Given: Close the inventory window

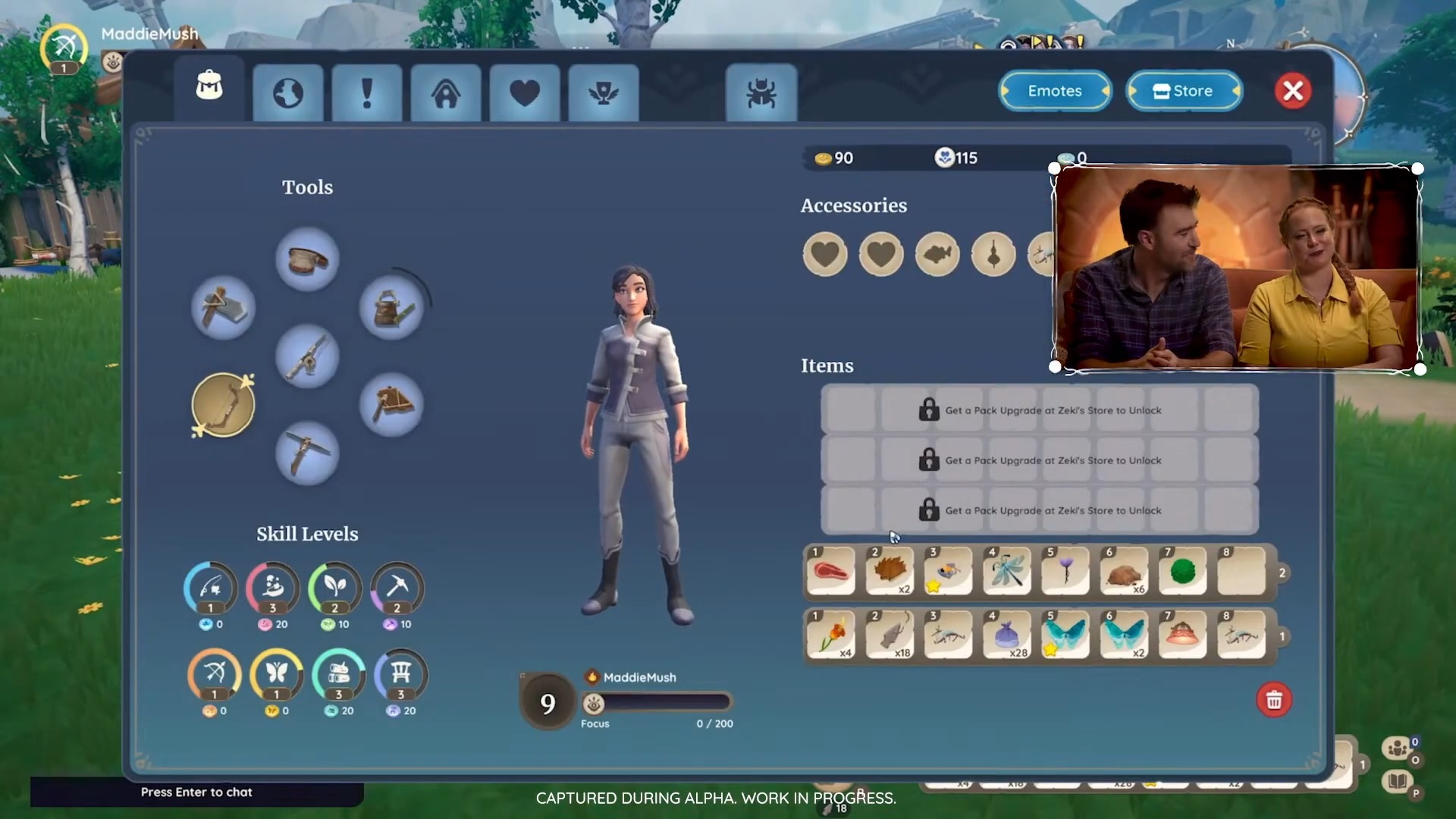Looking at the screenshot, I should [x=1293, y=91].
